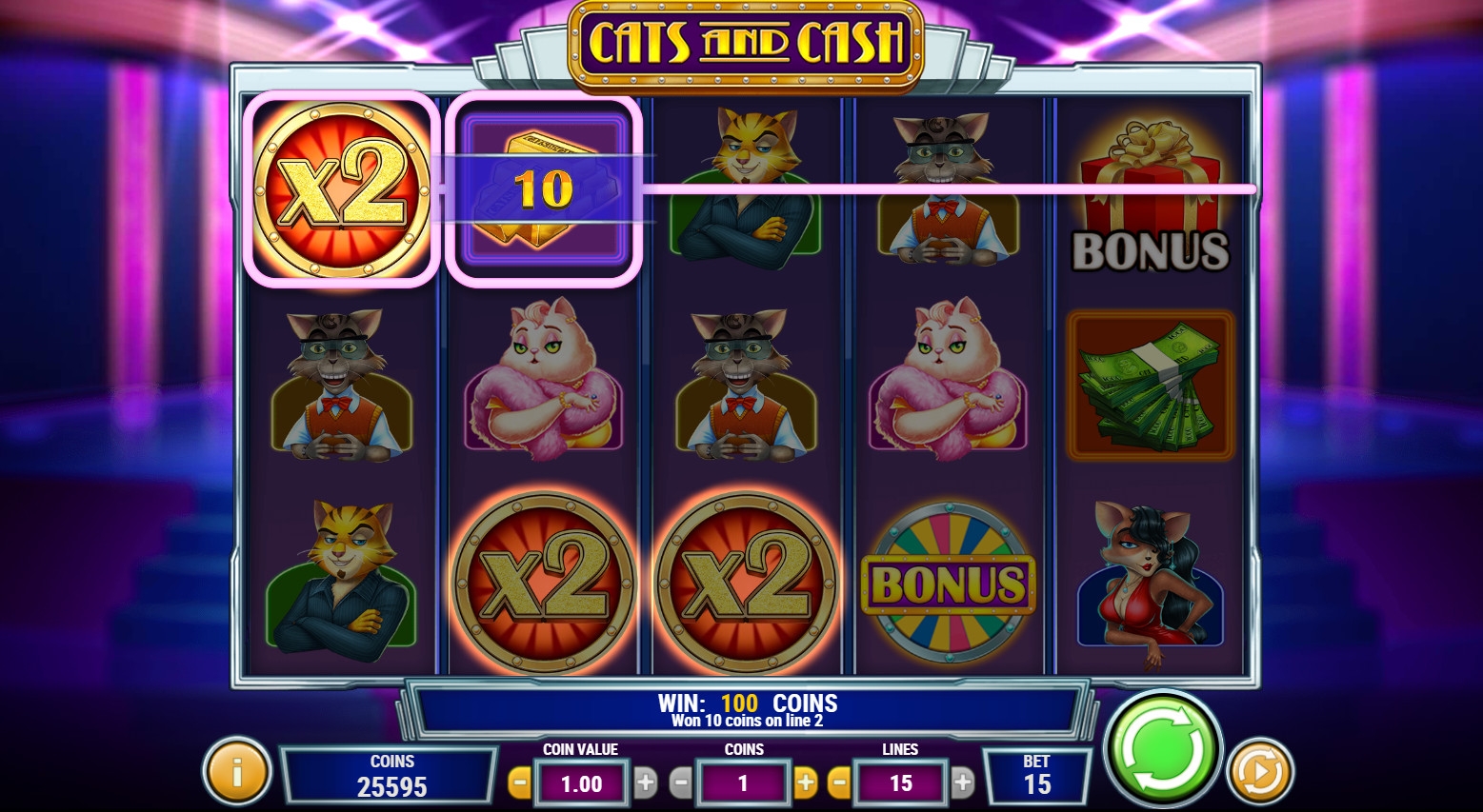
Task: Reduce the number of coins
Action: pyautogui.click(x=680, y=783)
